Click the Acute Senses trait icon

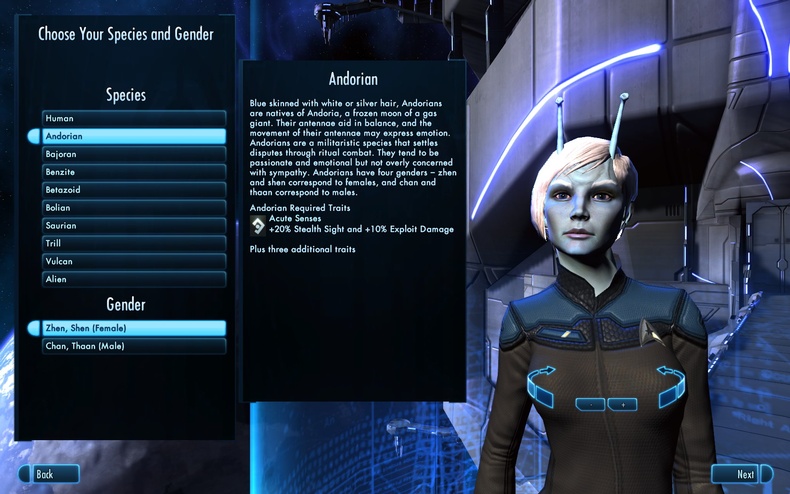pyautogui.click(x=258, y=224)
